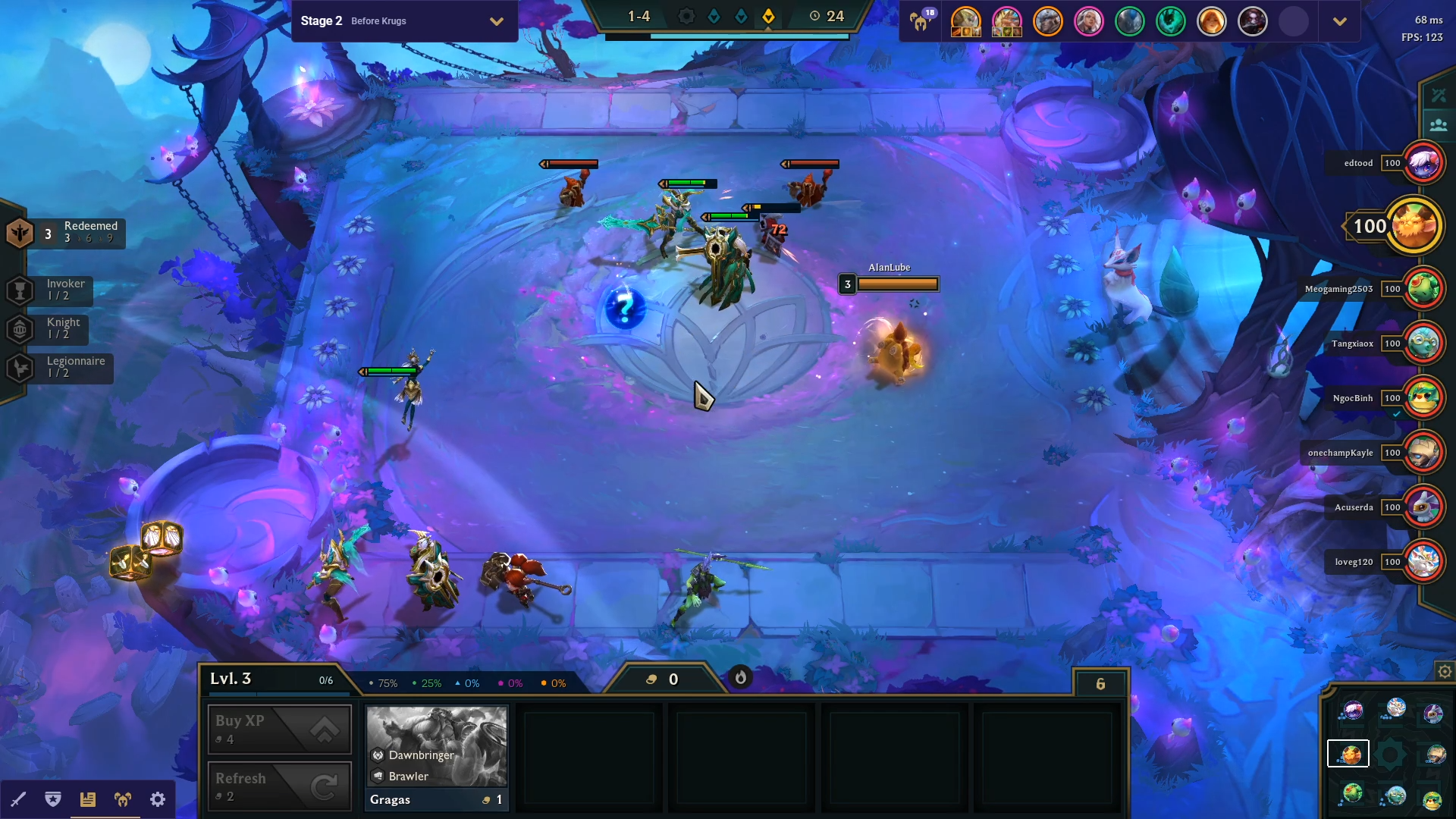Expand the Stage 2 round details dropdown
Image resolution: width=1456 pixels, height=819 pixels.
497,21
